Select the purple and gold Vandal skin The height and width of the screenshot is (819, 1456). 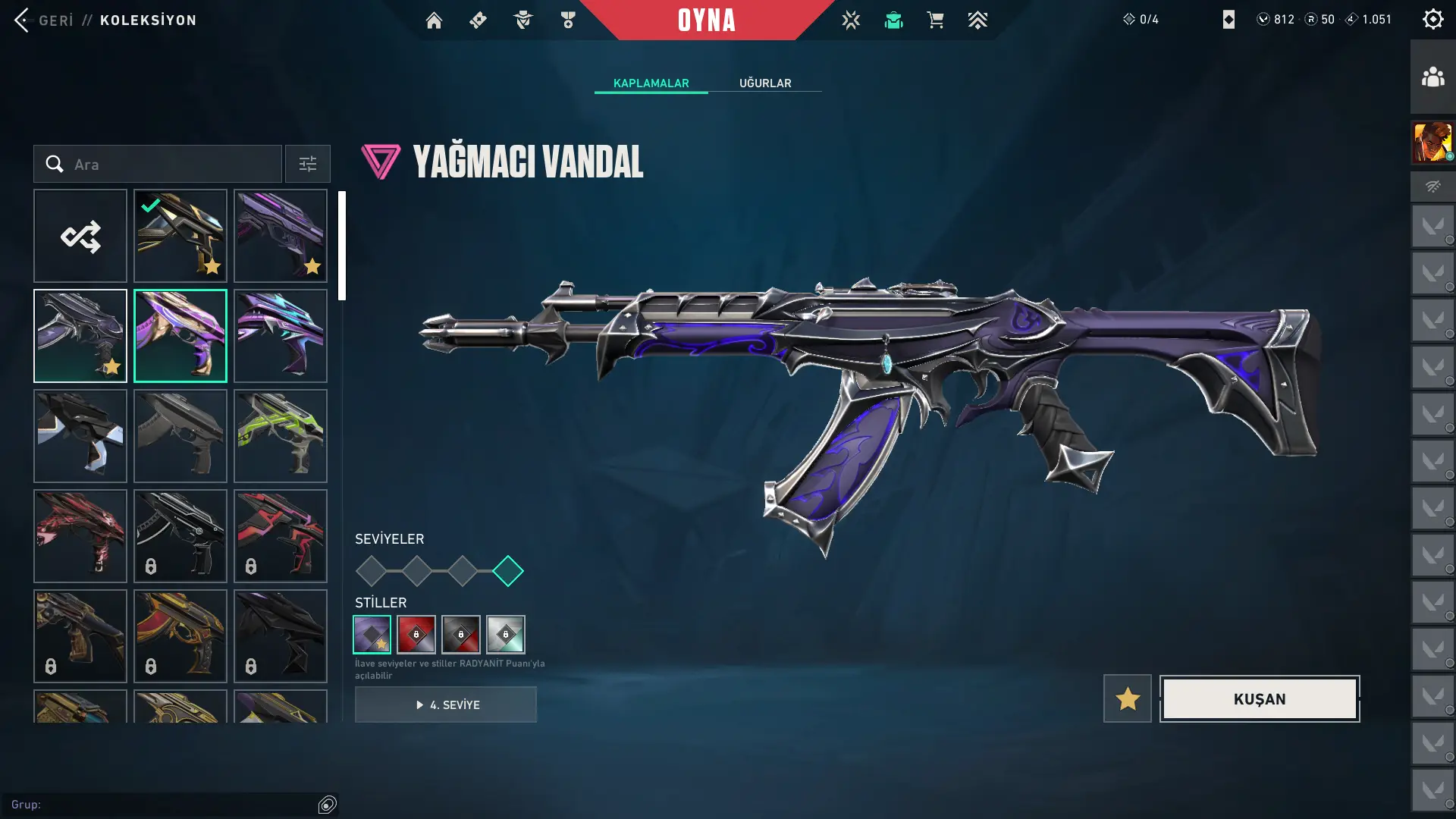(x=180, y=336)
